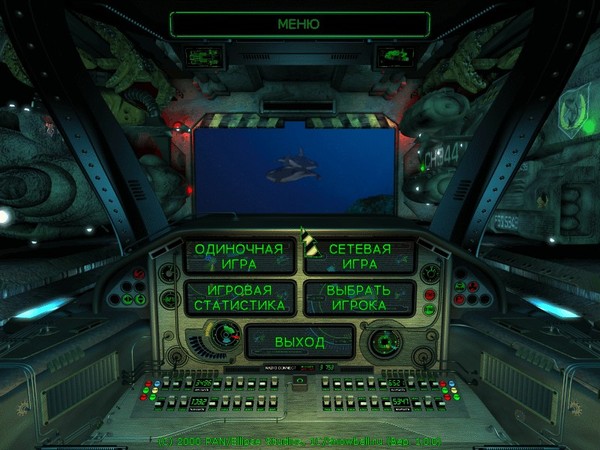Show the ИГРОВАЯ СТАТИСТИКА game statistics
600x450 pixels.
click(x=240, y=297)
